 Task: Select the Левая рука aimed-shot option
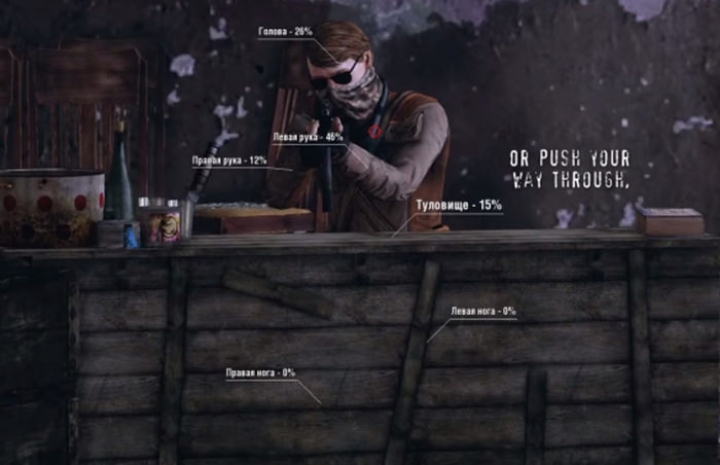(307, 137)
